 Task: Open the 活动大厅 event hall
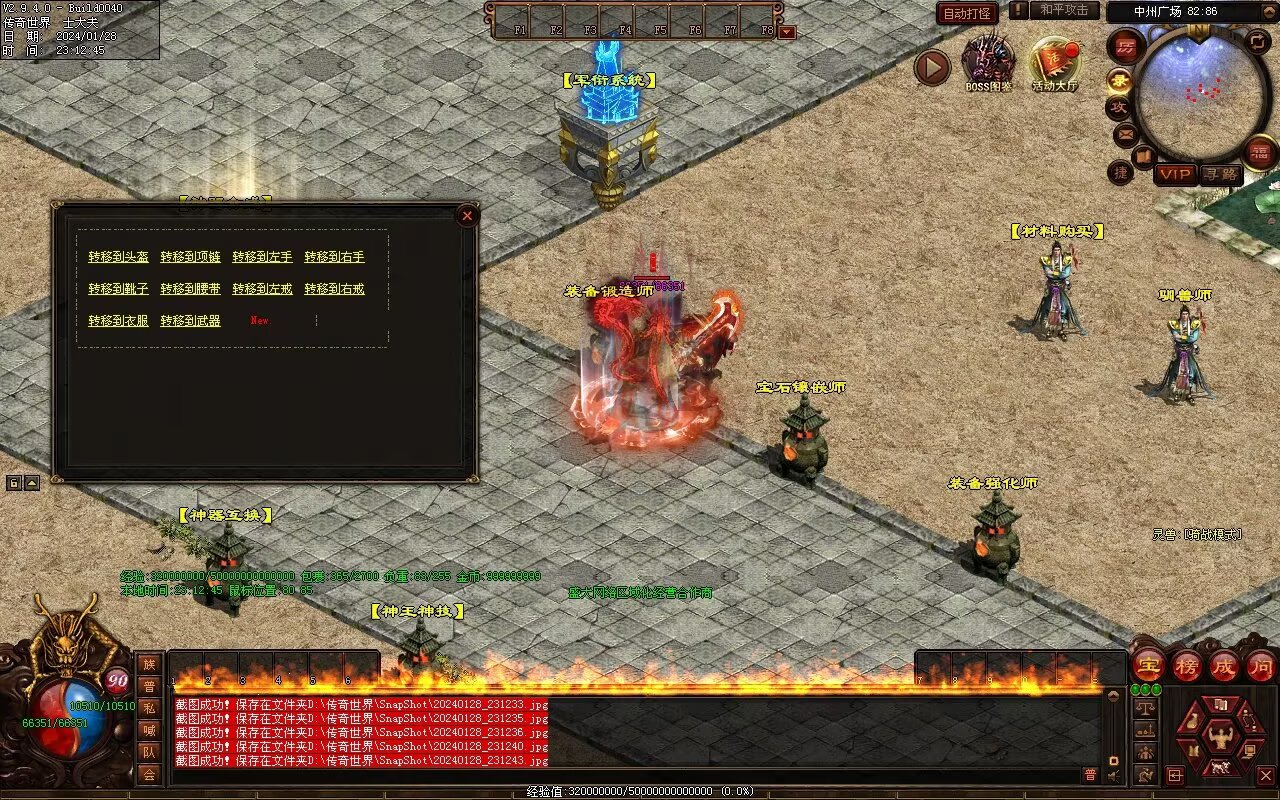1055,62
